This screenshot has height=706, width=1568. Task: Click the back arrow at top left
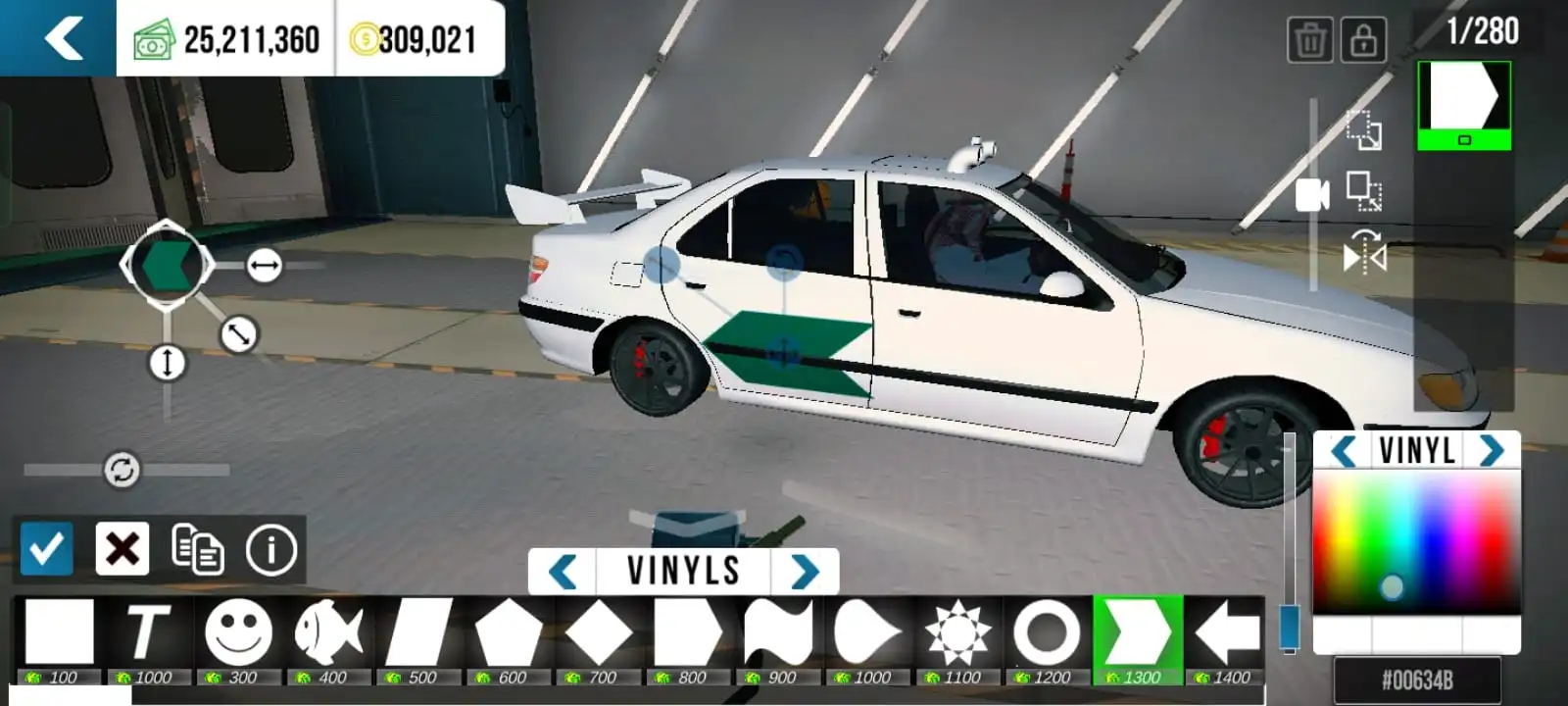coord(61,39)
